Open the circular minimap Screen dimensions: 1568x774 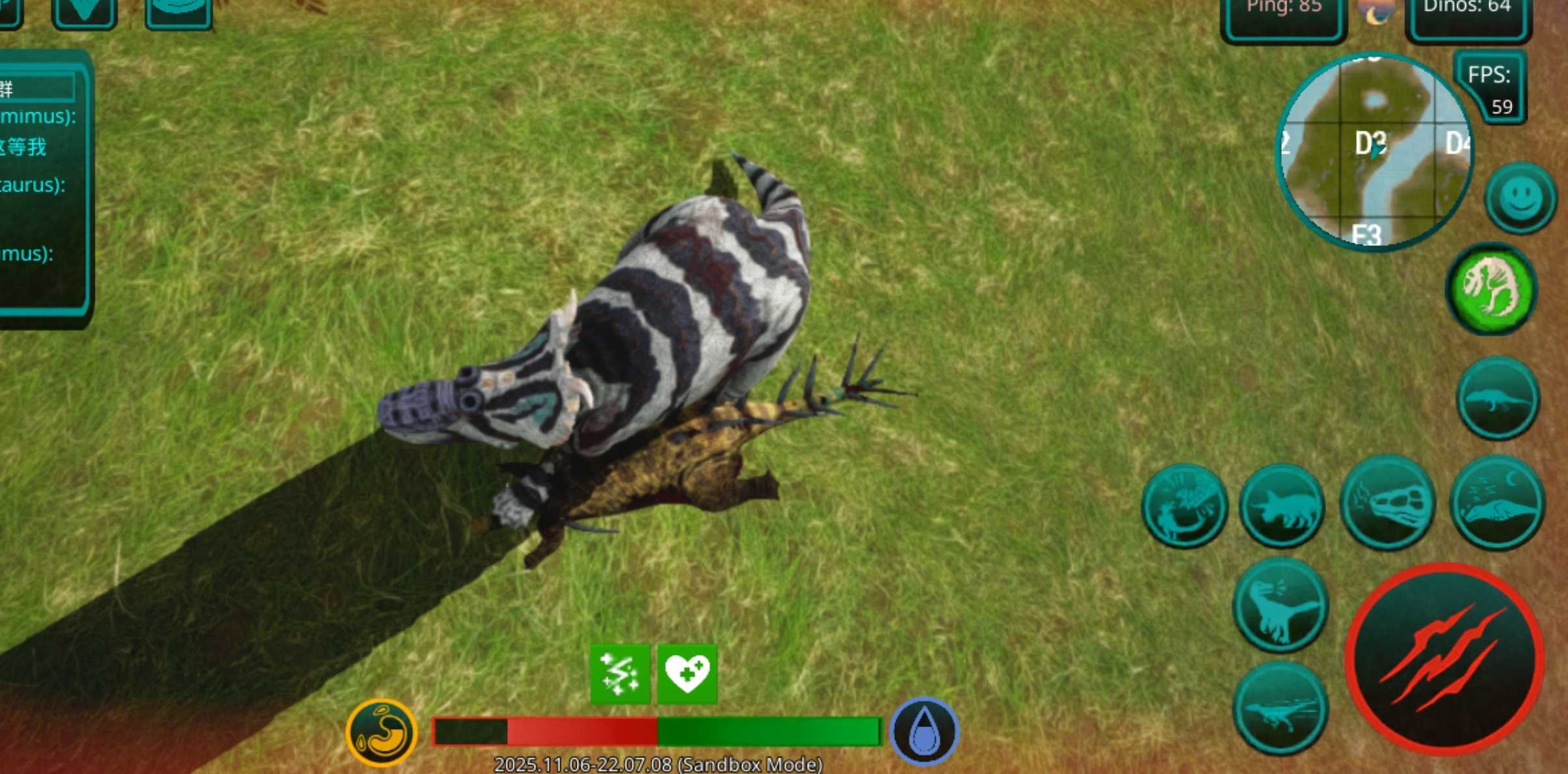(1374, 152)
